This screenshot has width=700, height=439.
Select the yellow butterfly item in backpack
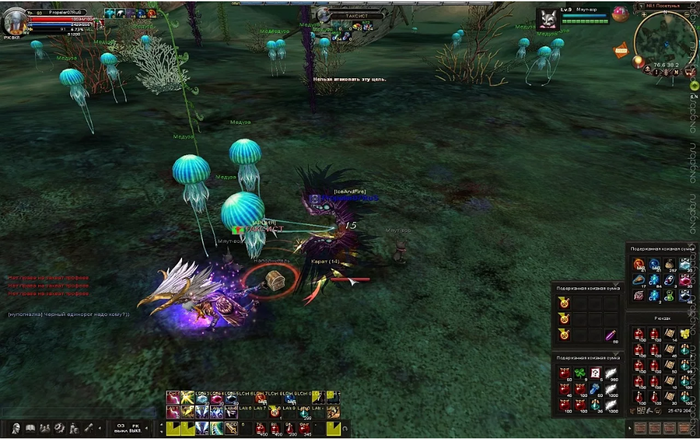tap(685, 334)
